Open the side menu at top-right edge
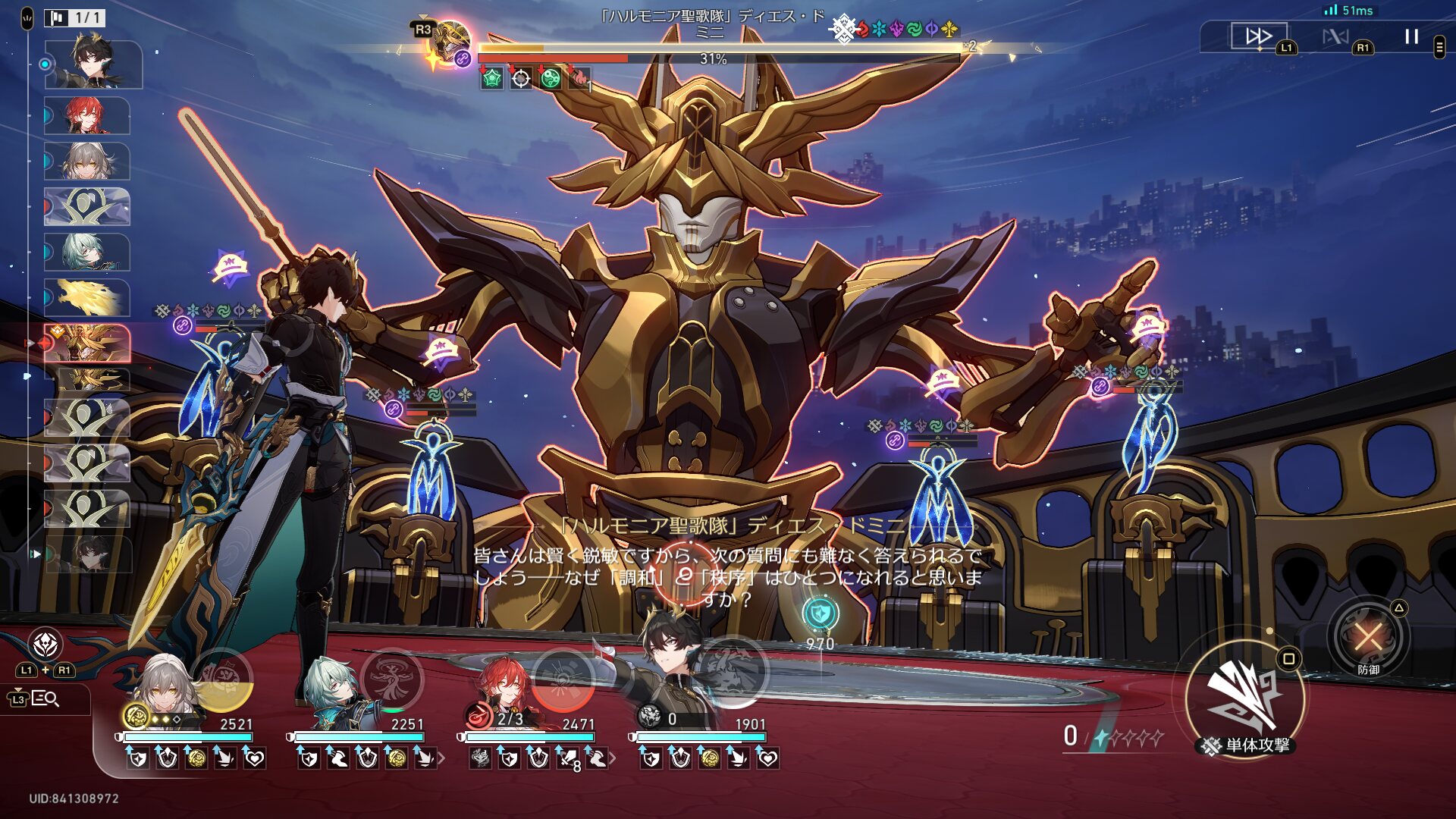 pos(1439,47)
